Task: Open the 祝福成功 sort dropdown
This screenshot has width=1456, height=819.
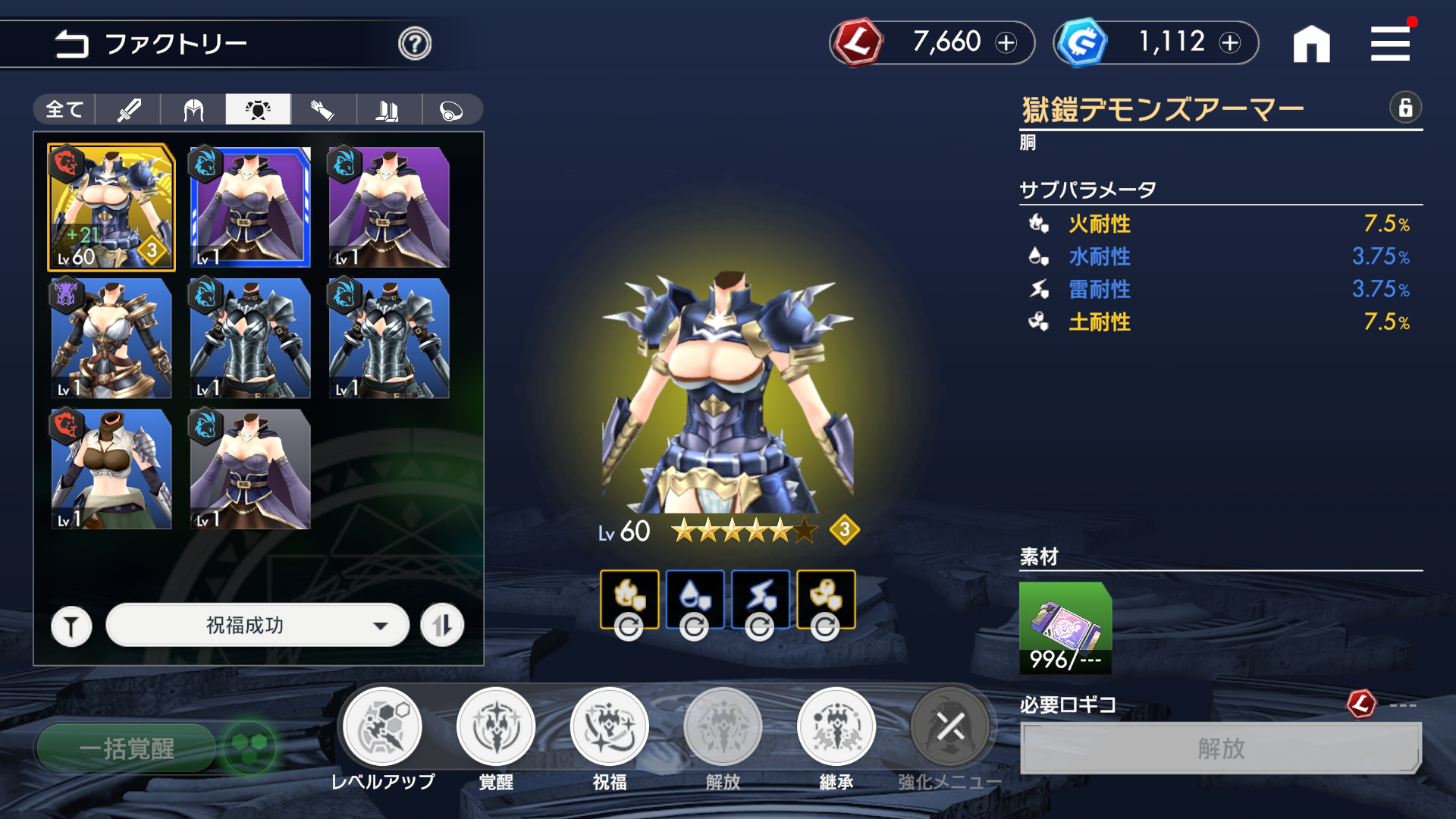Action: (257, 625)
